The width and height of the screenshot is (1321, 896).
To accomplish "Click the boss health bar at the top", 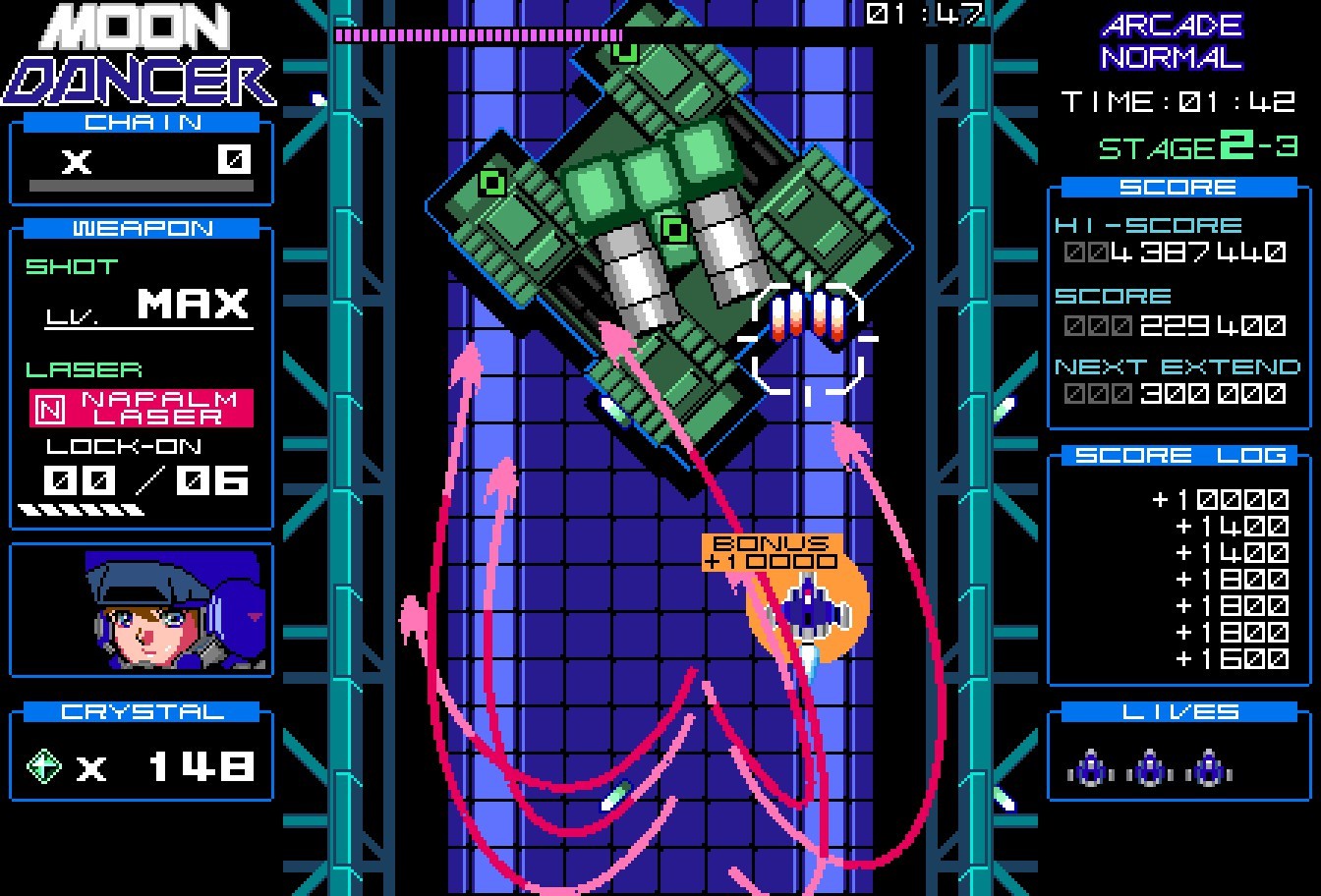I will pos(477,32).
